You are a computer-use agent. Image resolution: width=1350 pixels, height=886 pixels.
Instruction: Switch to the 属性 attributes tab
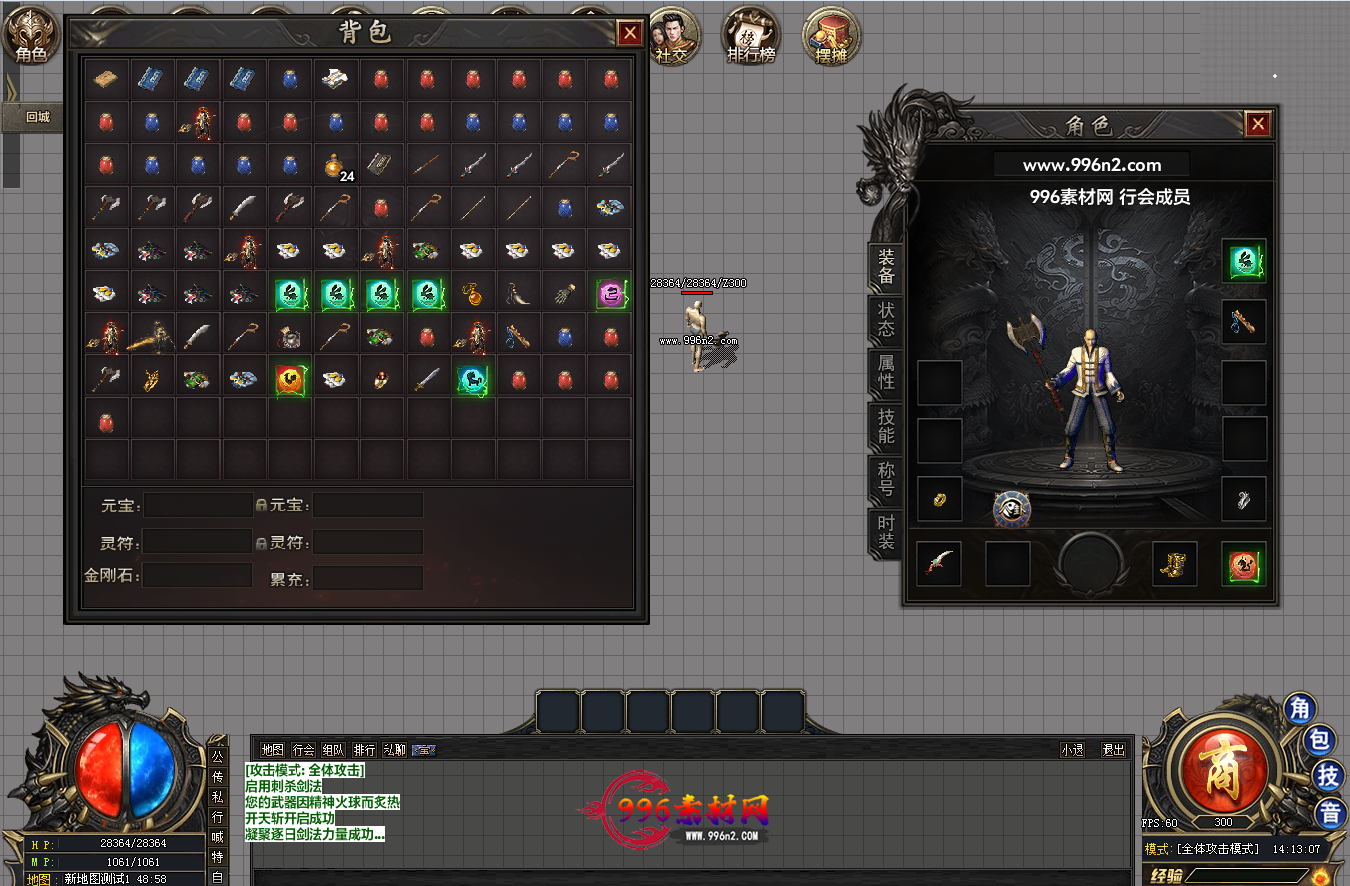pos(886,372)
